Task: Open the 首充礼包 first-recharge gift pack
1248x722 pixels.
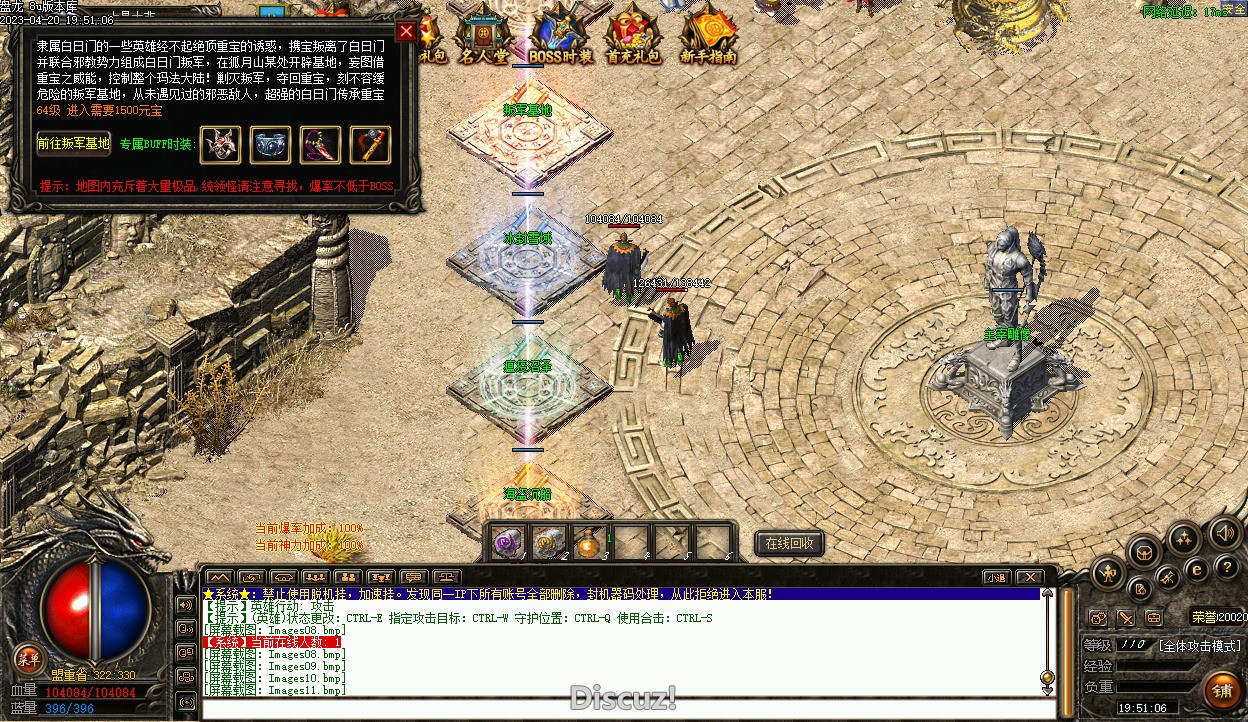Action: (634, 37)
